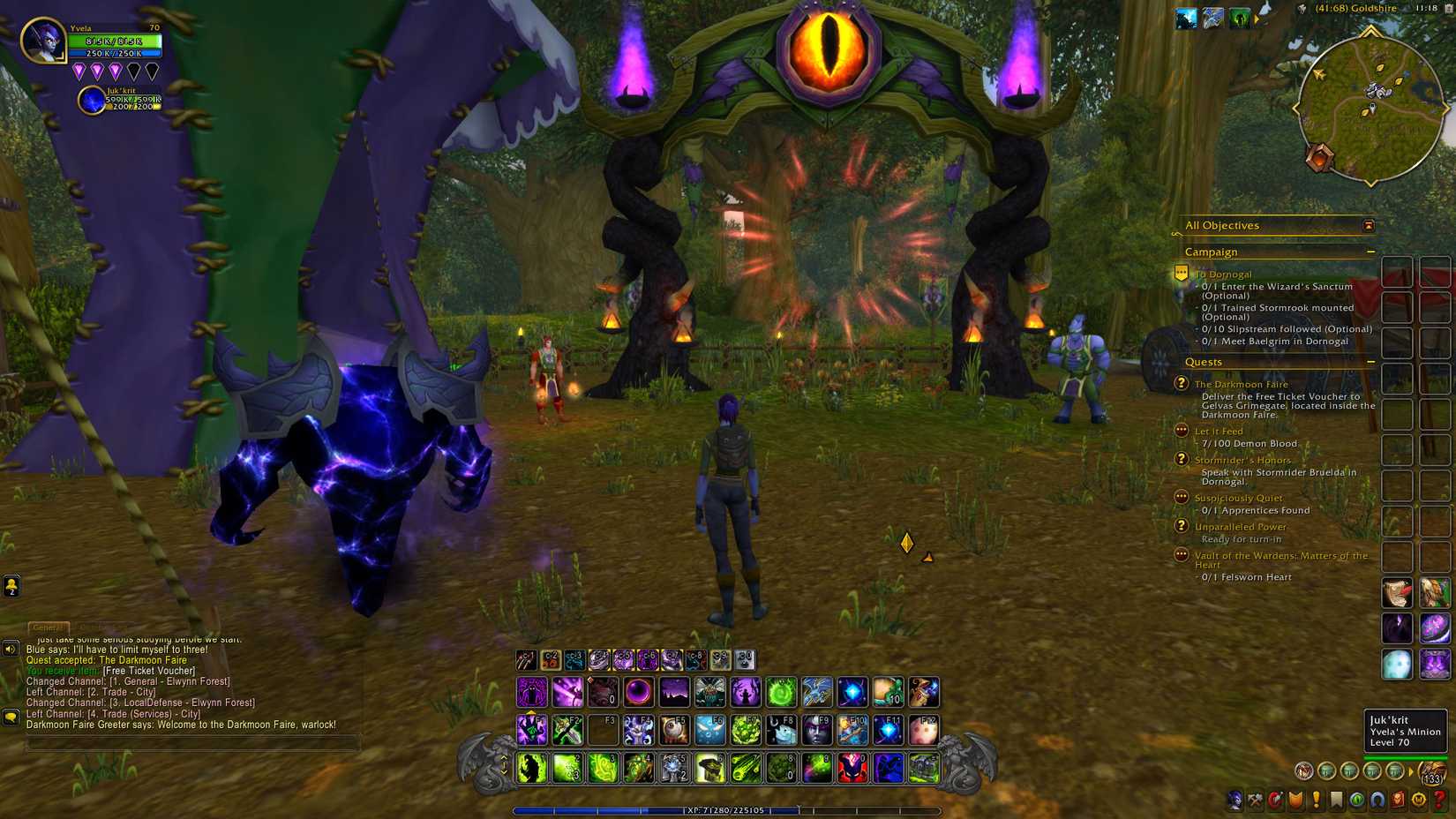The width and height of the screenshot is (1456, 819).
Task: Click the Unparalleled Power turn-in quest entry
Action: click(x=1242, y=526)
